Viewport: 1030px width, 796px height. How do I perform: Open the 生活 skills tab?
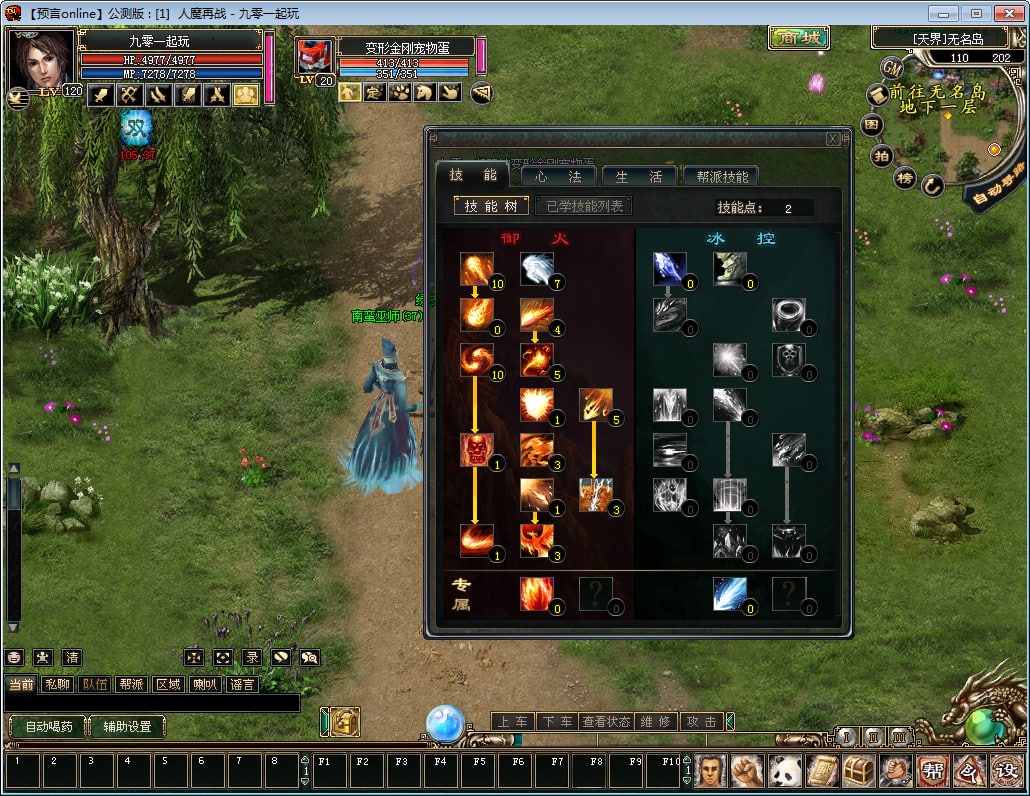(639, 176)
